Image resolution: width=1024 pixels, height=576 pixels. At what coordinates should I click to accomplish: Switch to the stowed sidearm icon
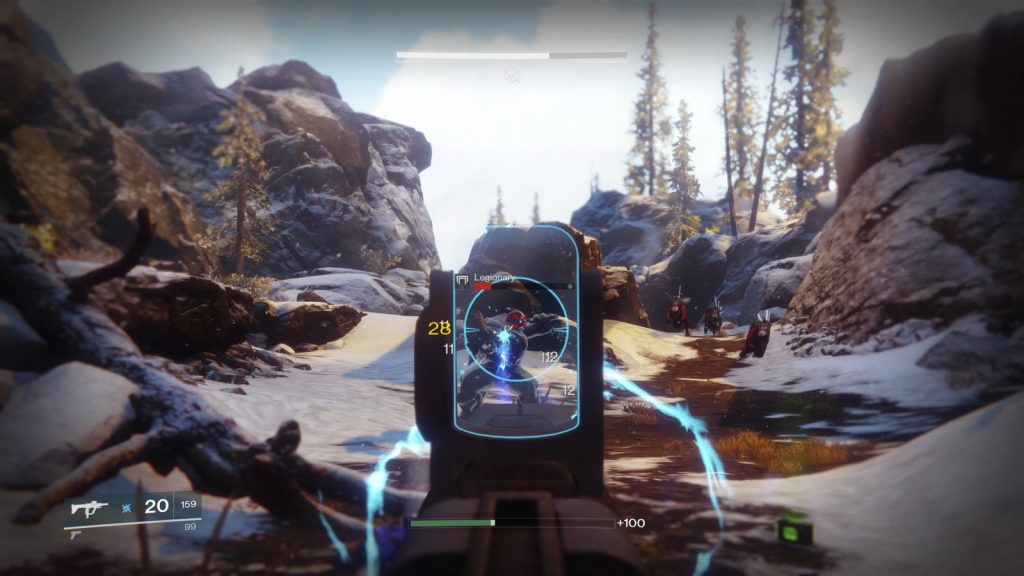(75, 533)
